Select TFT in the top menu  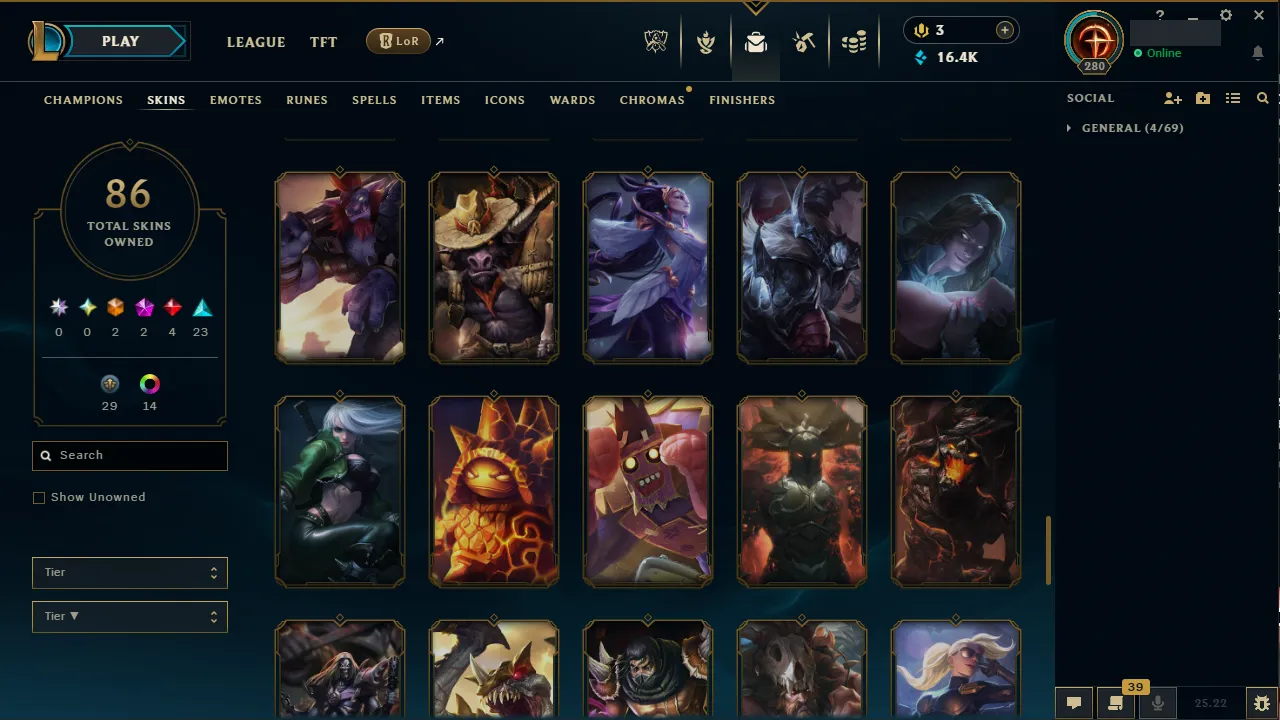[323, 42]
